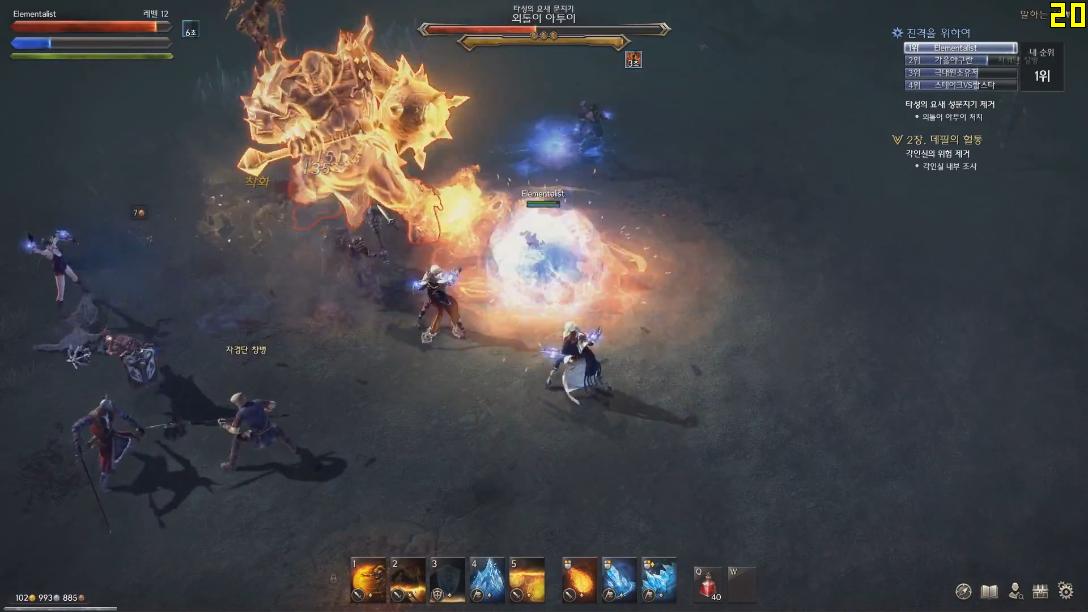Open the compass map icon

click(x=964, y=591)
